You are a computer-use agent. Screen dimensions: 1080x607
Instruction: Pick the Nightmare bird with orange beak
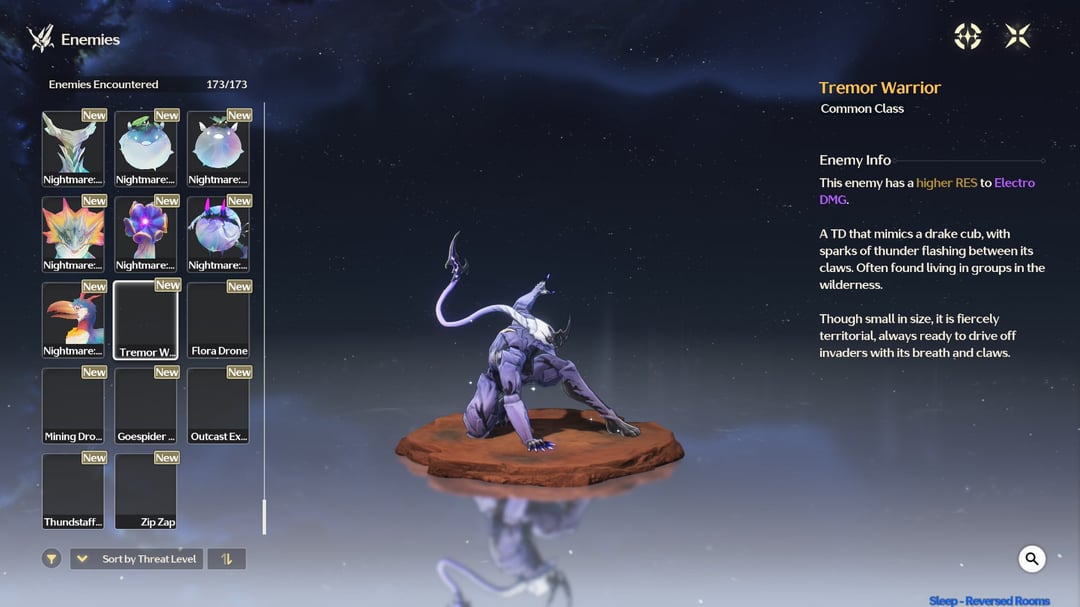[73, 319]
